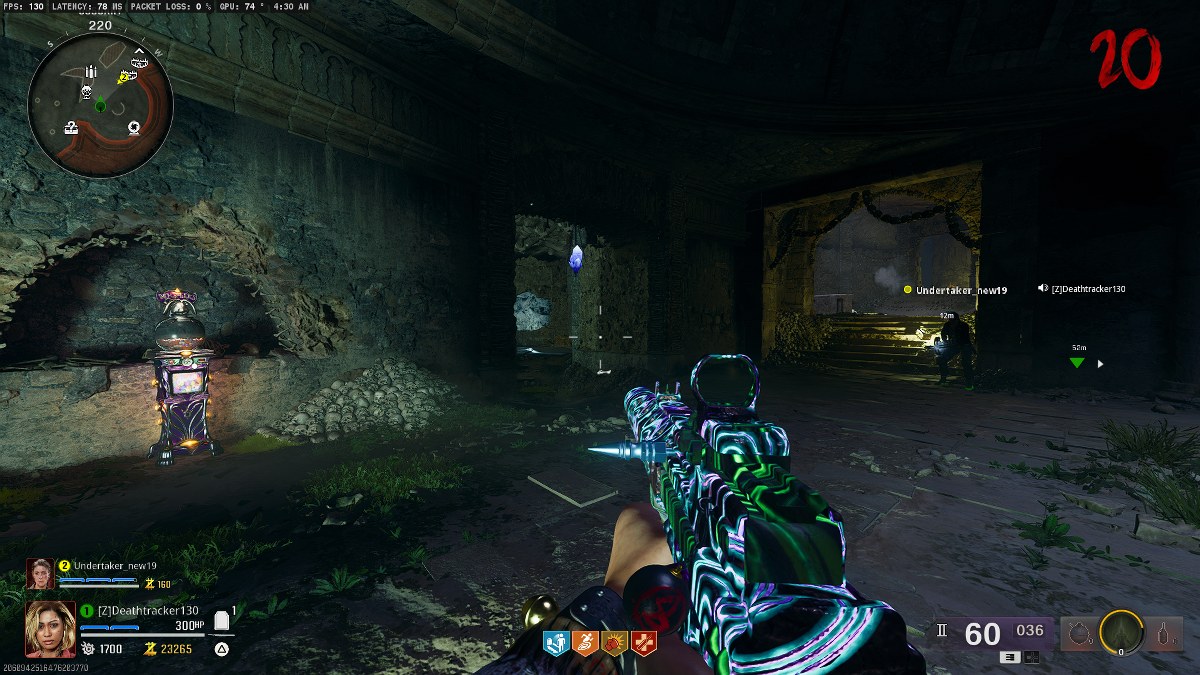Click the circular minimap

coord(100,104)
